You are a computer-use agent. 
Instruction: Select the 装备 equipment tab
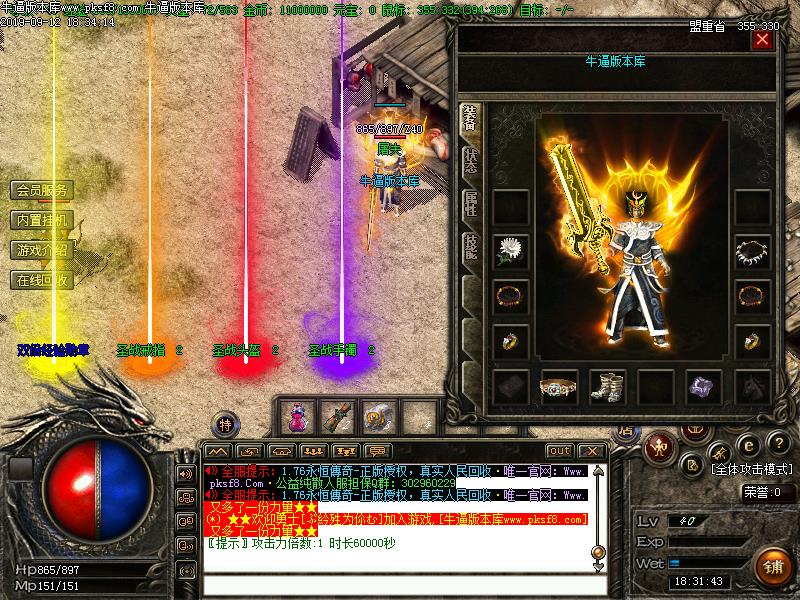click(469, 118)
